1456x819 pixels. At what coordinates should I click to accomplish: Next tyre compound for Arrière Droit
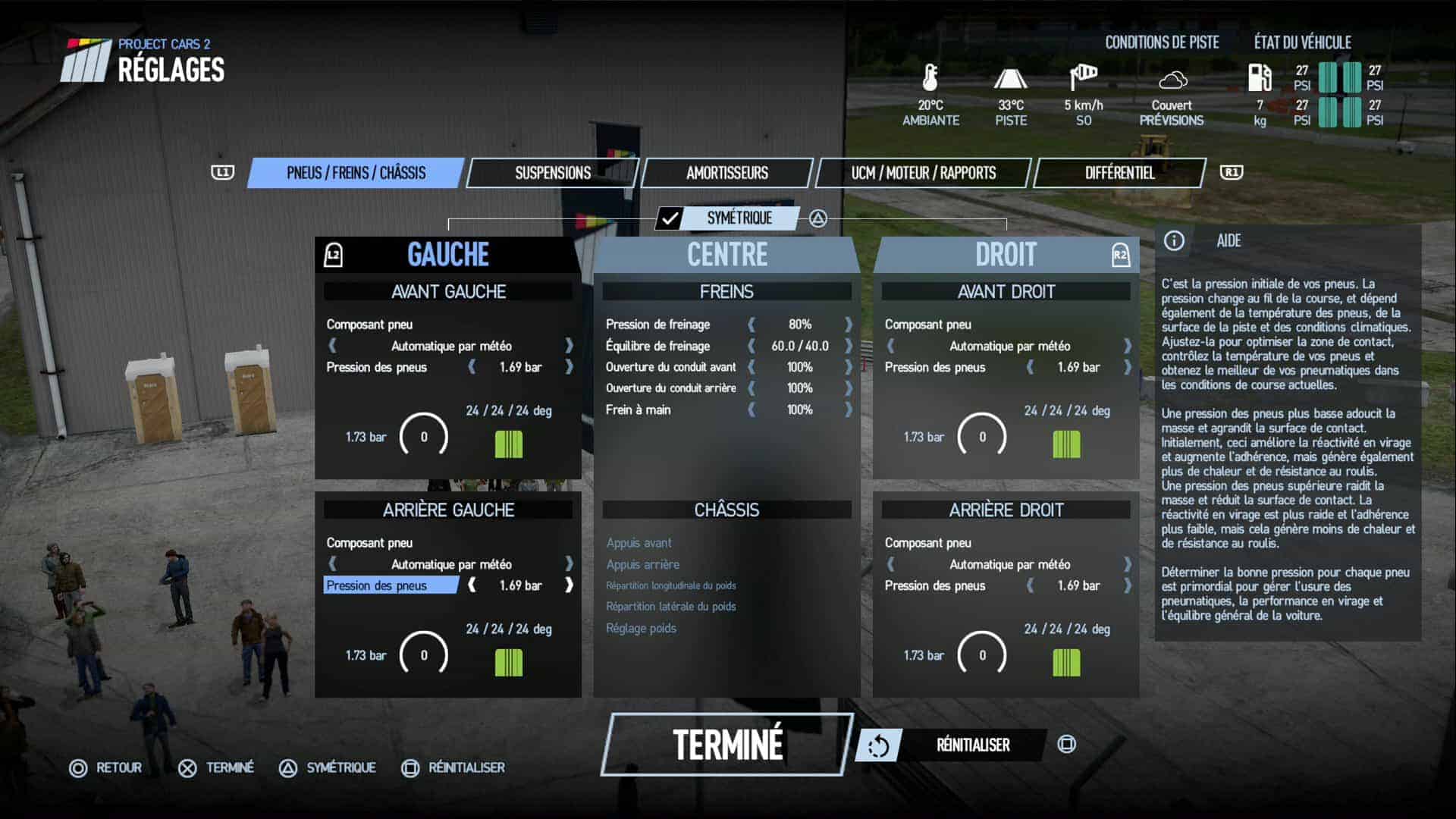pos(1128,564)
